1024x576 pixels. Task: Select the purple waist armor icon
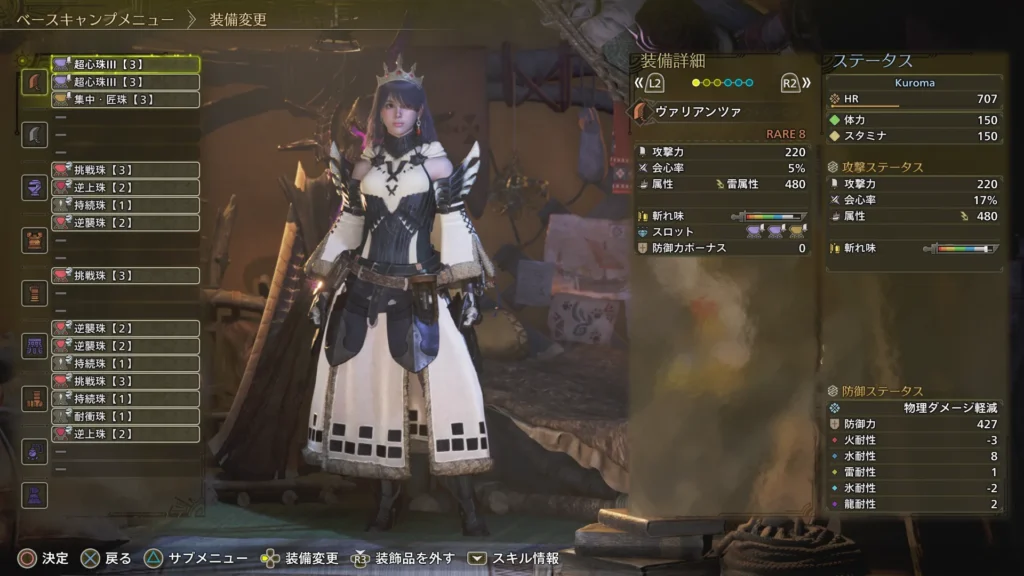(35, 346)
